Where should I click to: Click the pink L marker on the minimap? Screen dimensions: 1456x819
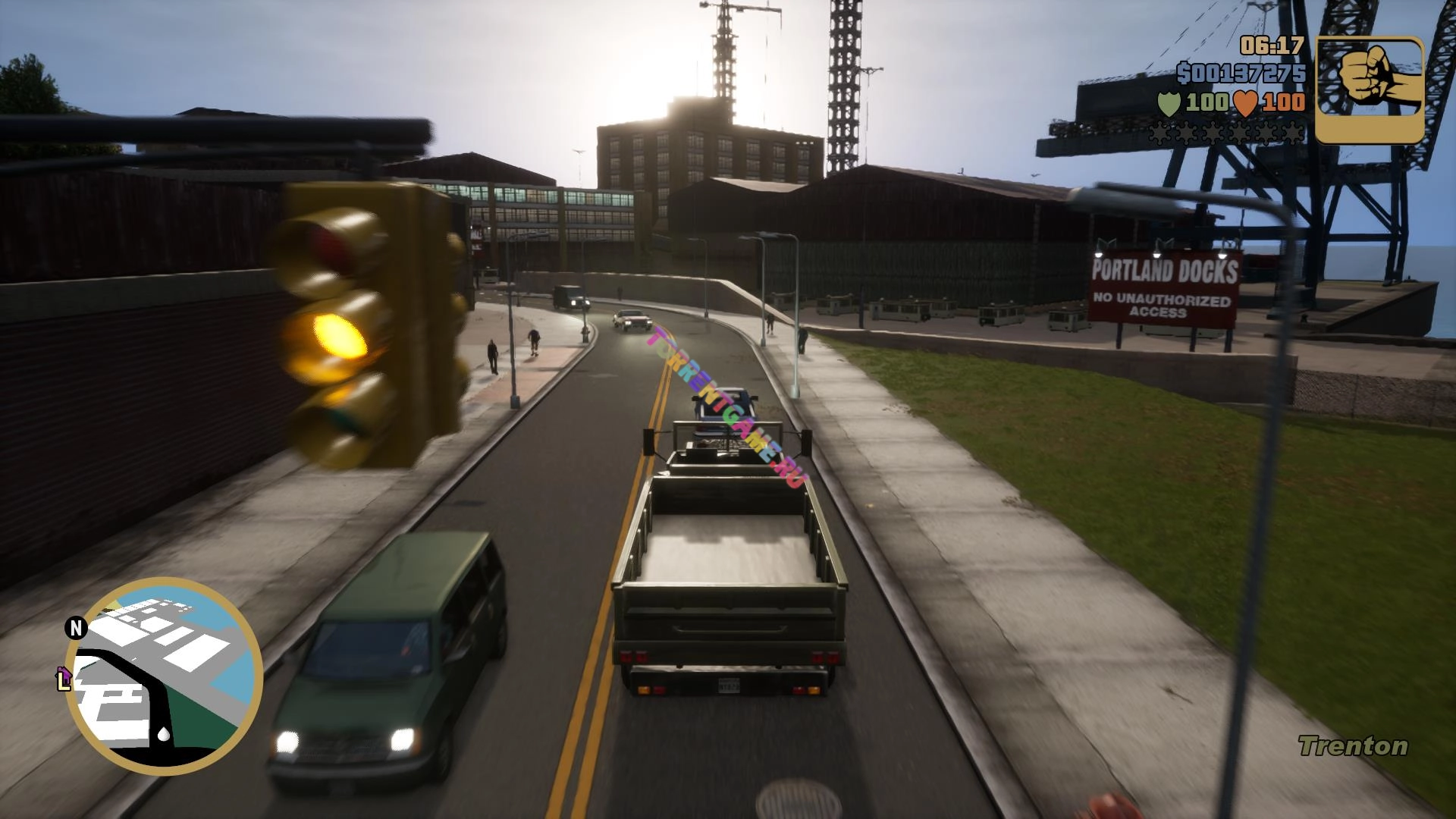click(x=64, y=677)
